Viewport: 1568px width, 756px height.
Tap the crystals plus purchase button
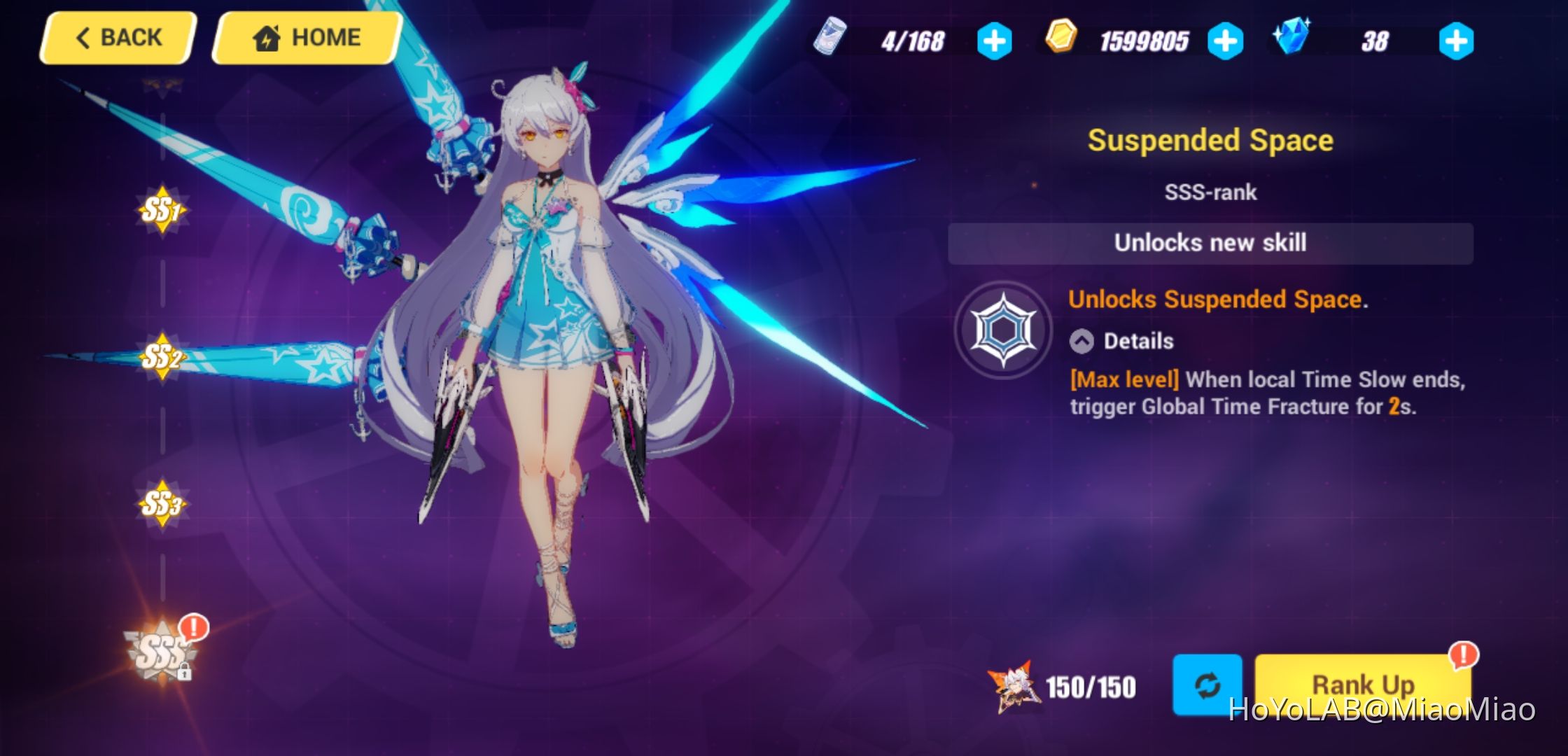(x=1455, y=41)
